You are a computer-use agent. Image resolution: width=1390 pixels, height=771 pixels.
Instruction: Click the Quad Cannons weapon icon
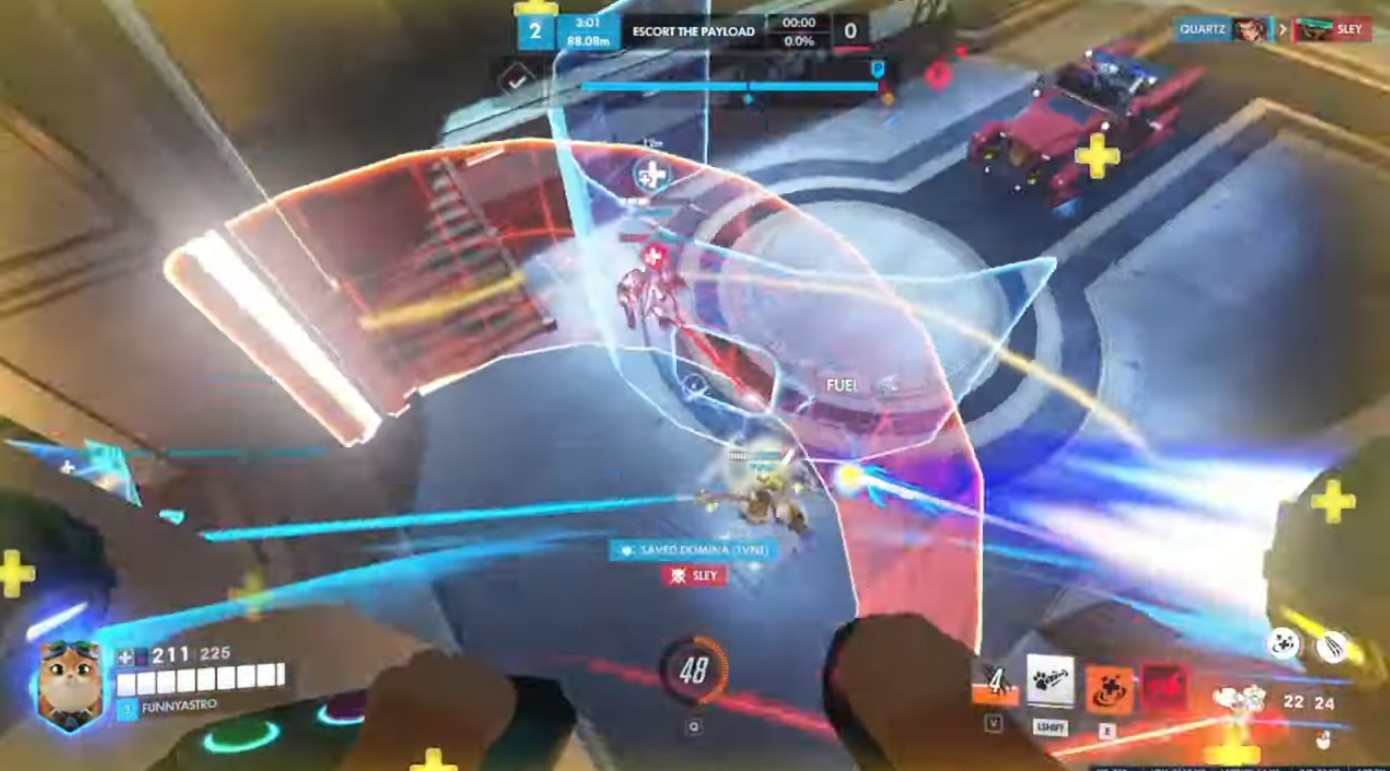(x=1240, y=699)
